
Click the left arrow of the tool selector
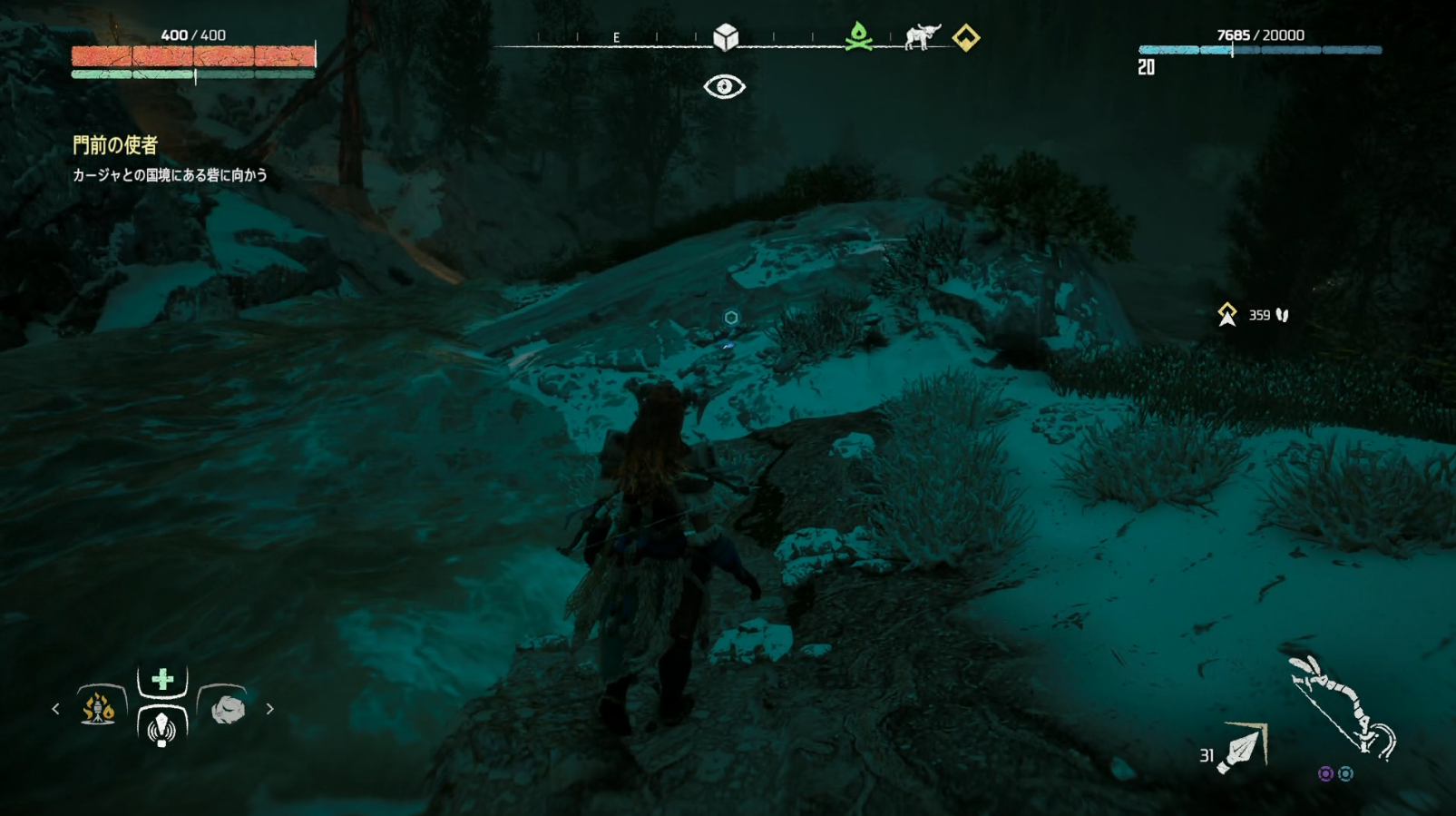tap(55, 709)
